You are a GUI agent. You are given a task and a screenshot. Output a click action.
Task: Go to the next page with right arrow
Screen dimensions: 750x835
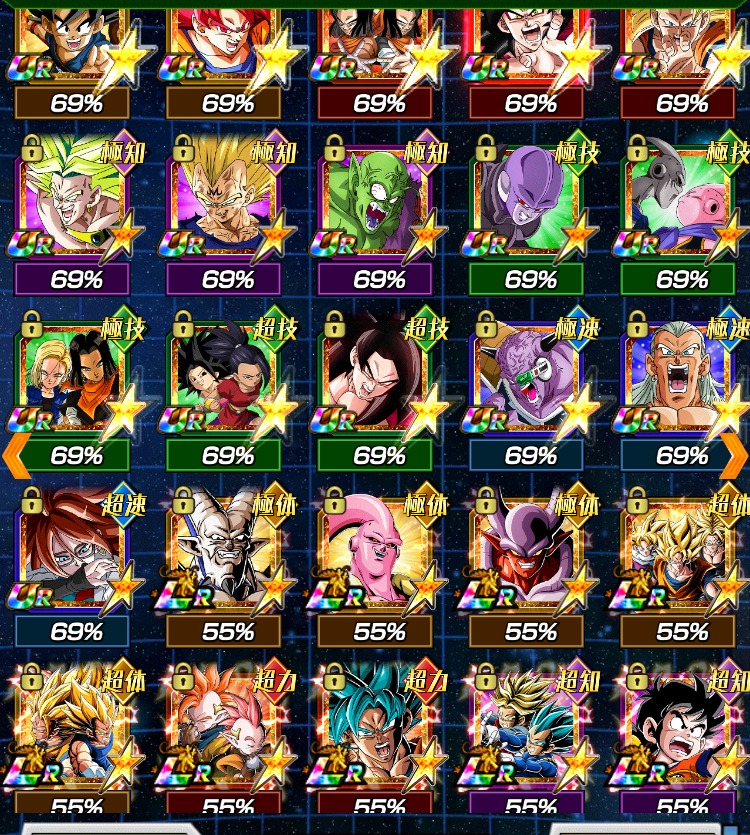[733, 455]
